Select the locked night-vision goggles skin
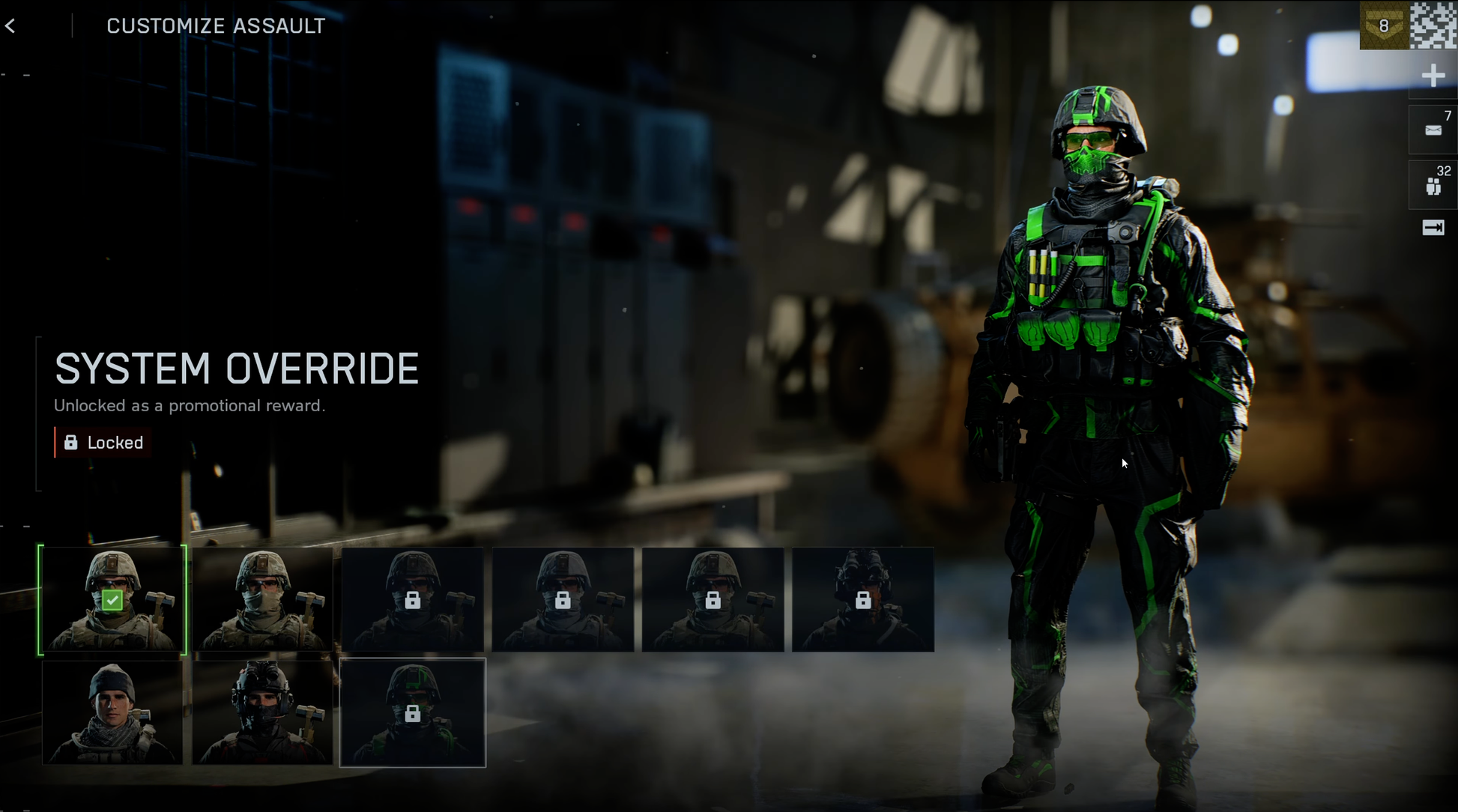Image resolution: width=1458 pixels, height=812 pixels. 862,599
